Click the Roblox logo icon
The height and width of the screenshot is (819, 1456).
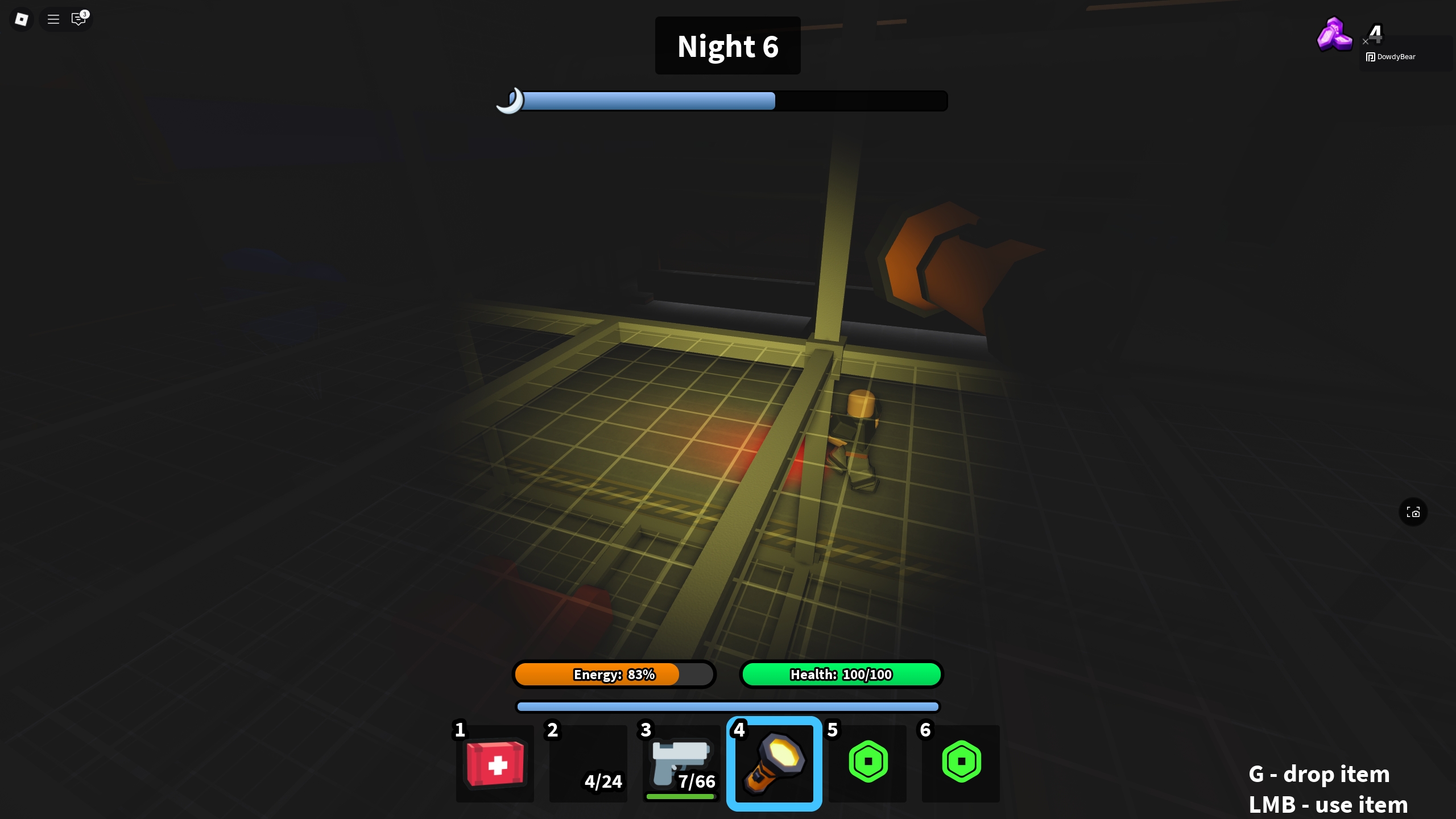tap(22, 19)
